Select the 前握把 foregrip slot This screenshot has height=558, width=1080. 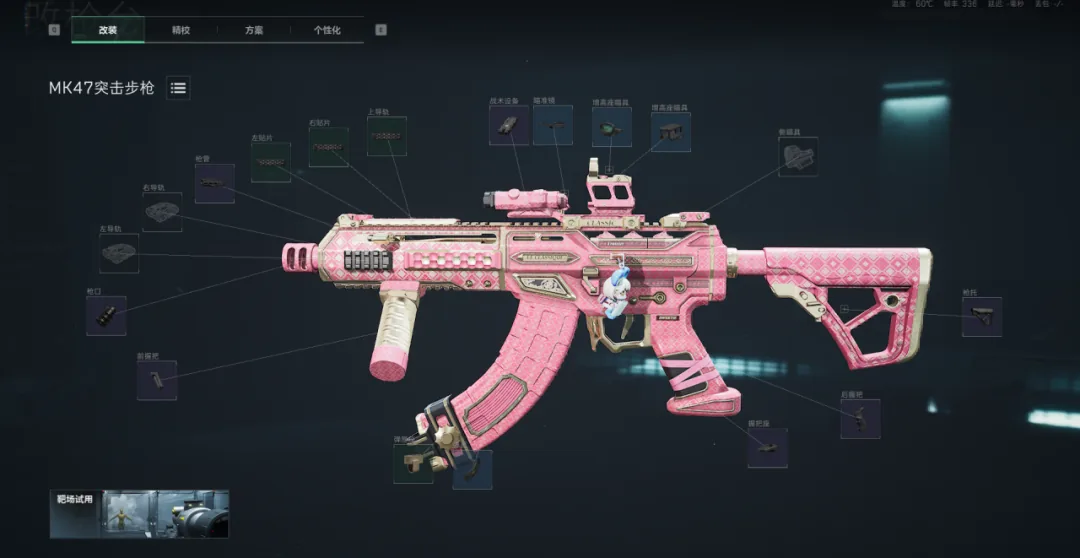pyautogui.click(x=157, y=380)
